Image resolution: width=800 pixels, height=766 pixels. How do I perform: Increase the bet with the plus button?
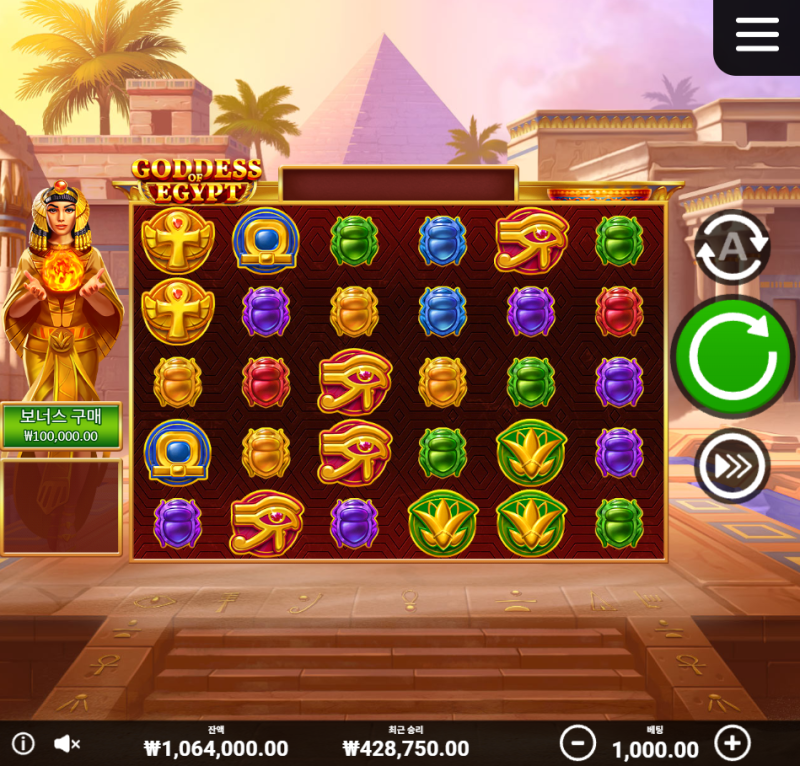coord(732,743)
